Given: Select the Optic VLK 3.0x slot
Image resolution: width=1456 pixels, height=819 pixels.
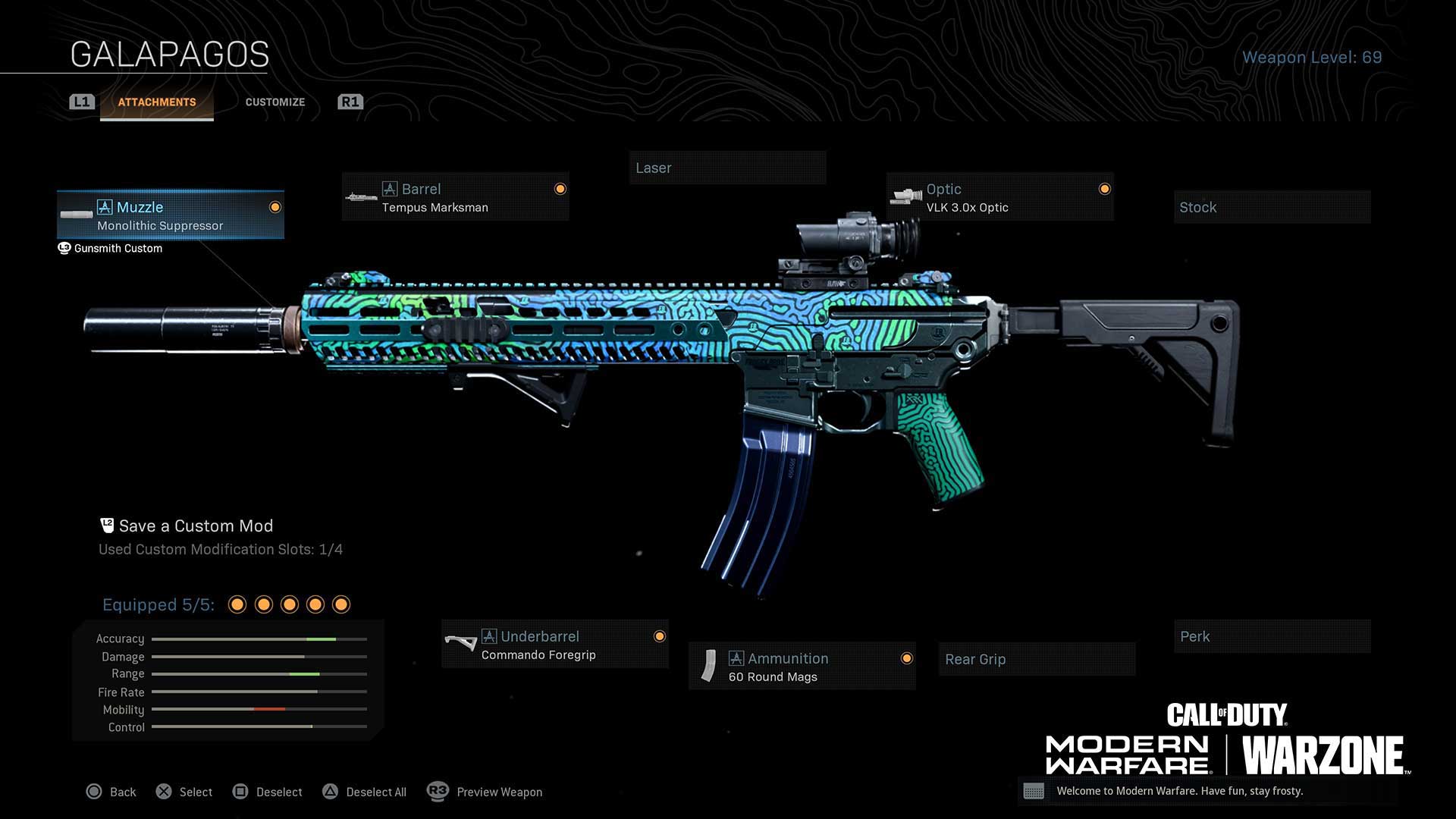Looking at the screenshot, I should (999, 197).
